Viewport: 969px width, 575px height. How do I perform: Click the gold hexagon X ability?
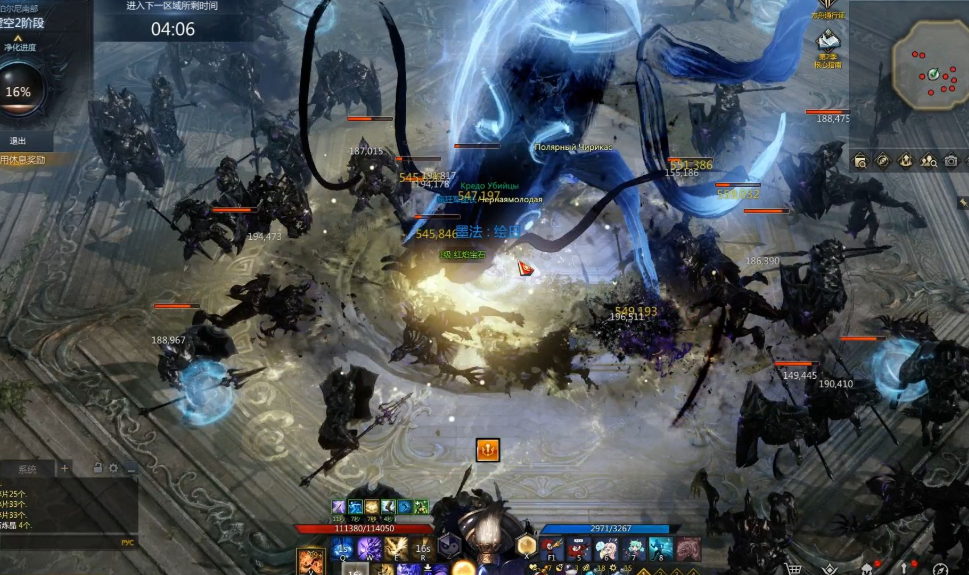[x=526, y=545]
